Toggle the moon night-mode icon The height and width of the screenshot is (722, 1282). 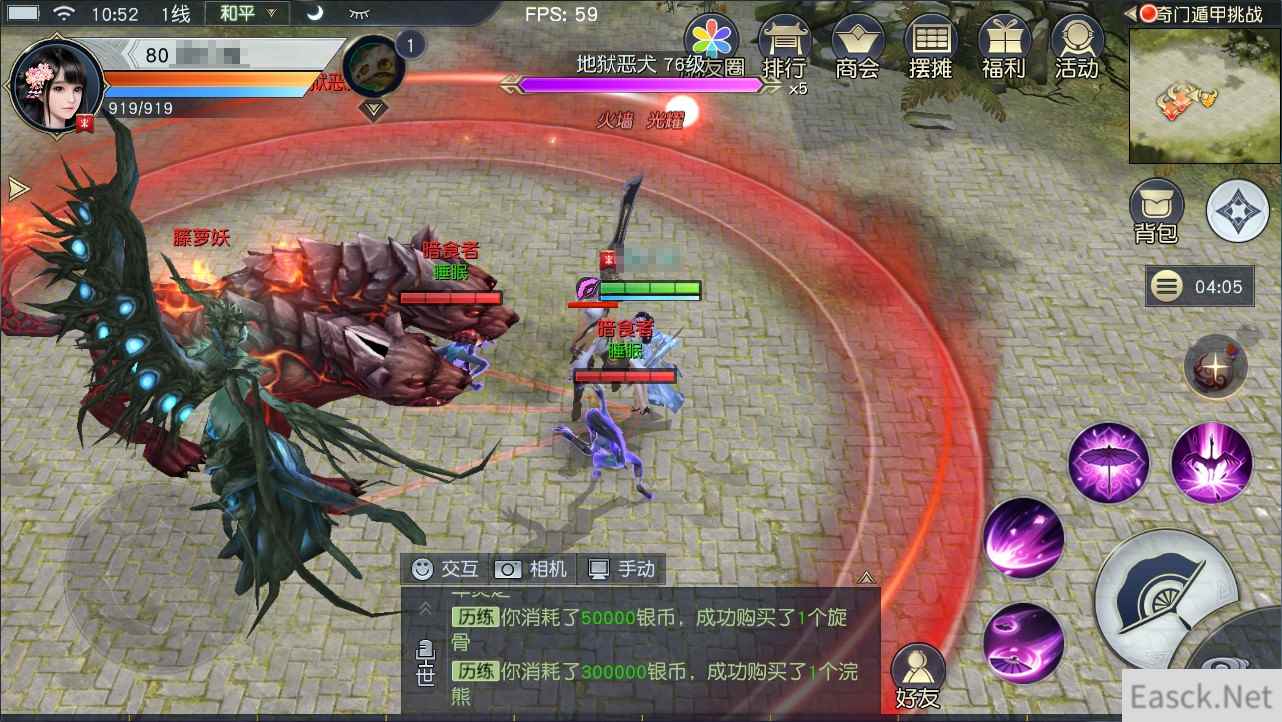(315, 11)
